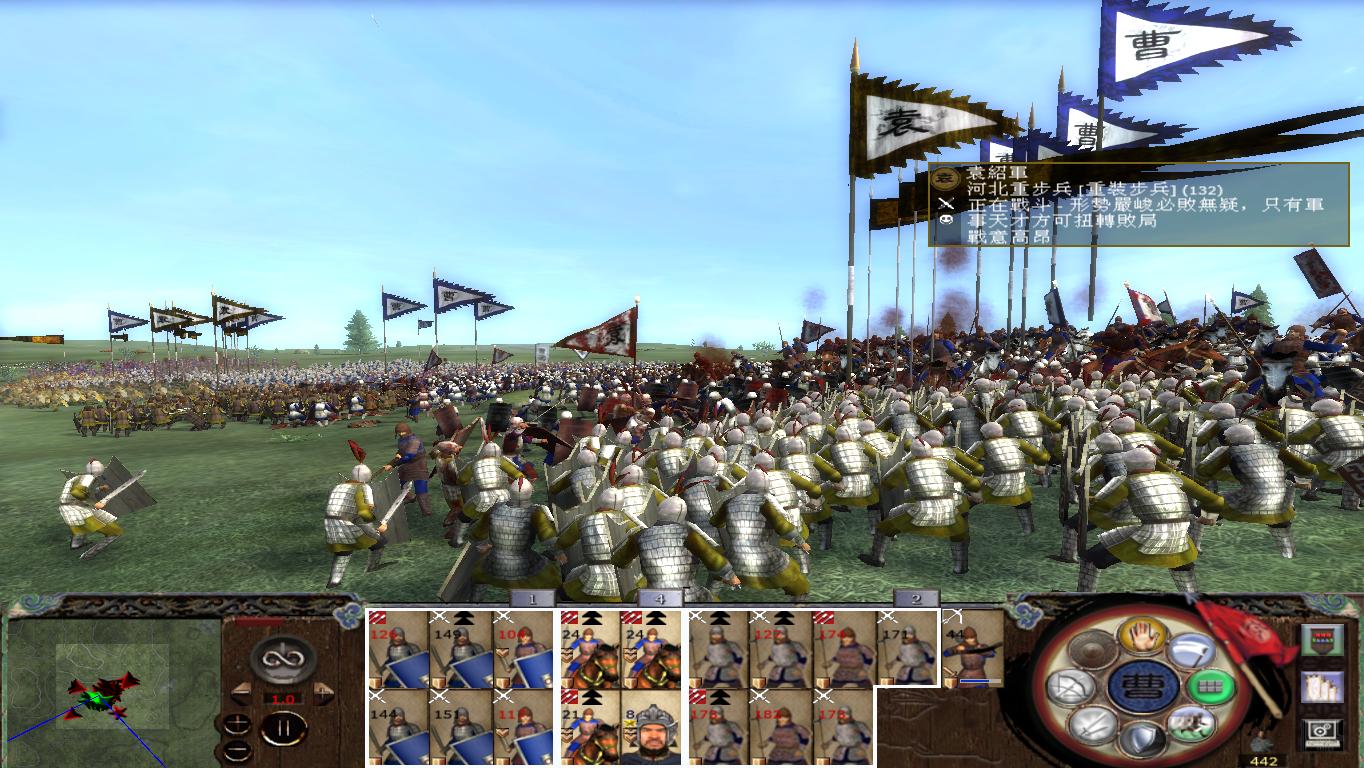1364x768 pixels.
Task: Switch to unit group tab 1
Action: tap(531, 595)
